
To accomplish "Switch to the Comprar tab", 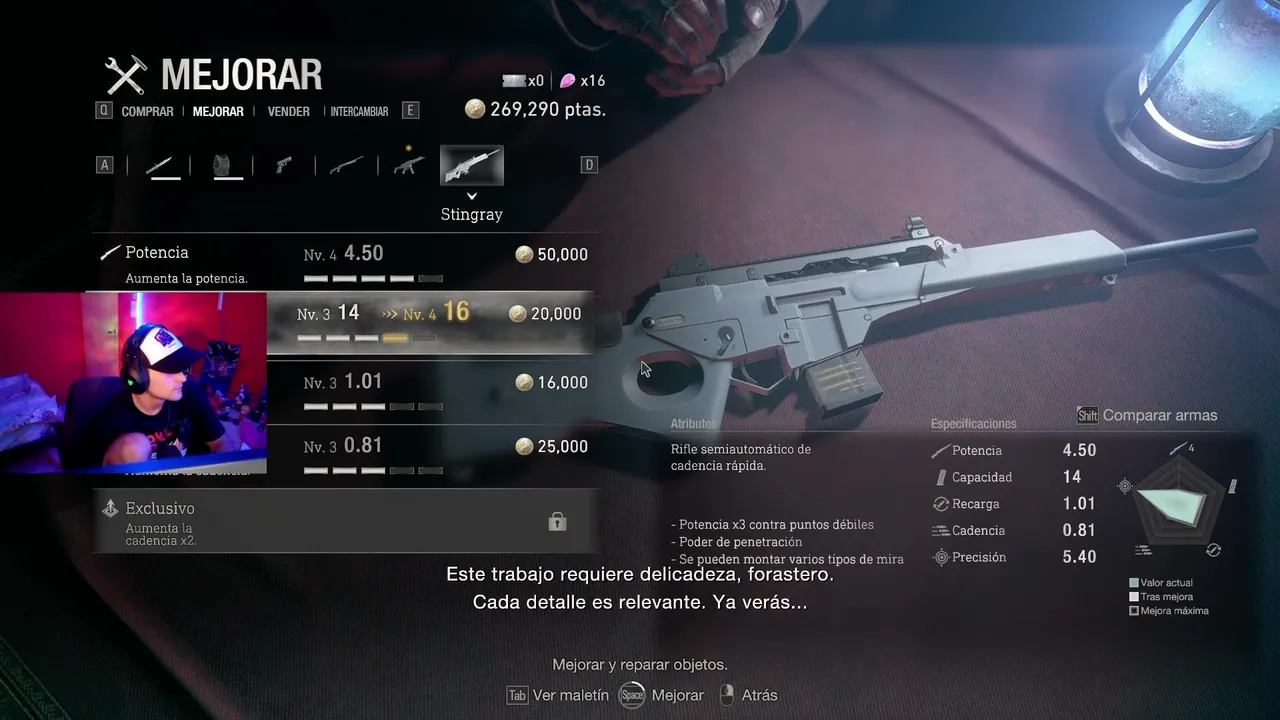I will pyautogui.click(x=147, y=112).
